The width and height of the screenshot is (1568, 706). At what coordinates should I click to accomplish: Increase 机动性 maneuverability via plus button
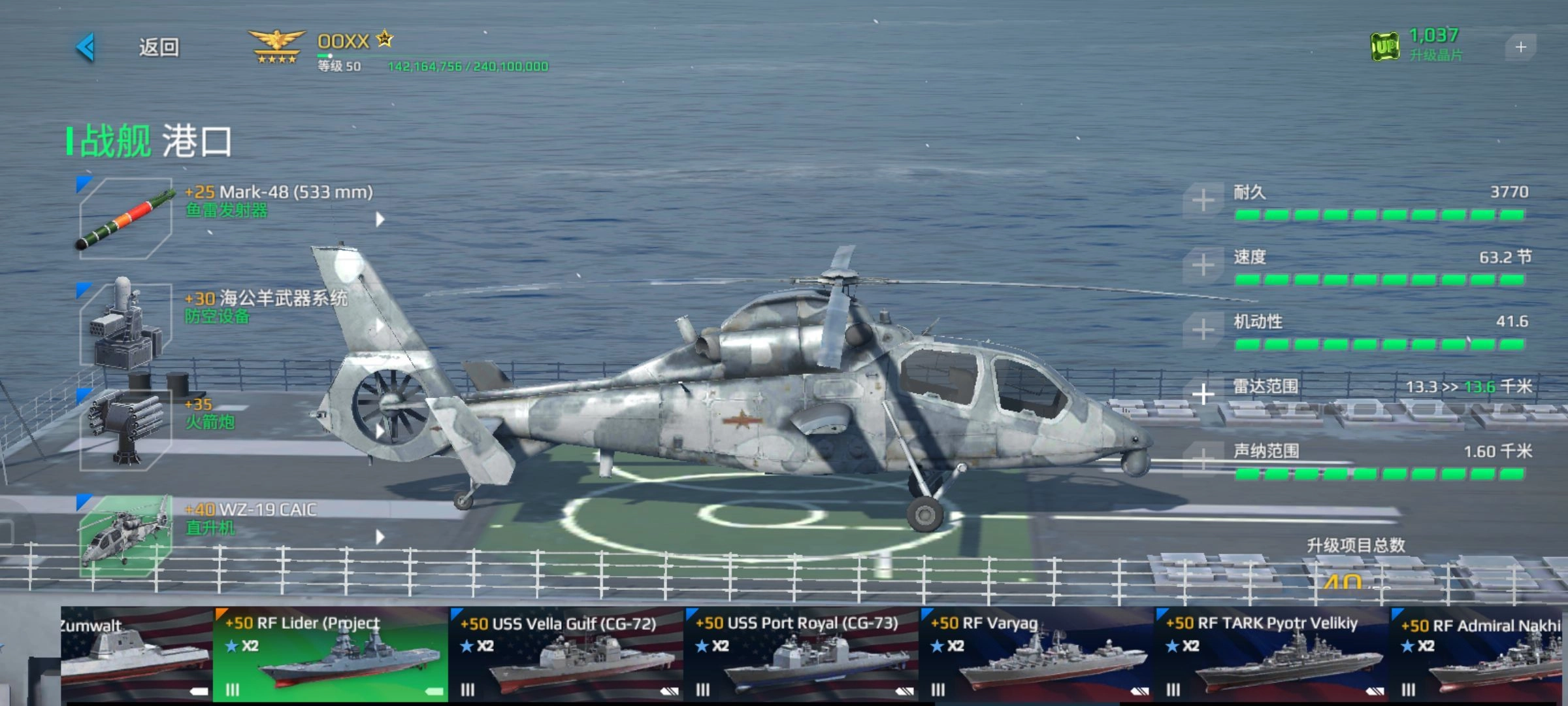coord(1203,329)
